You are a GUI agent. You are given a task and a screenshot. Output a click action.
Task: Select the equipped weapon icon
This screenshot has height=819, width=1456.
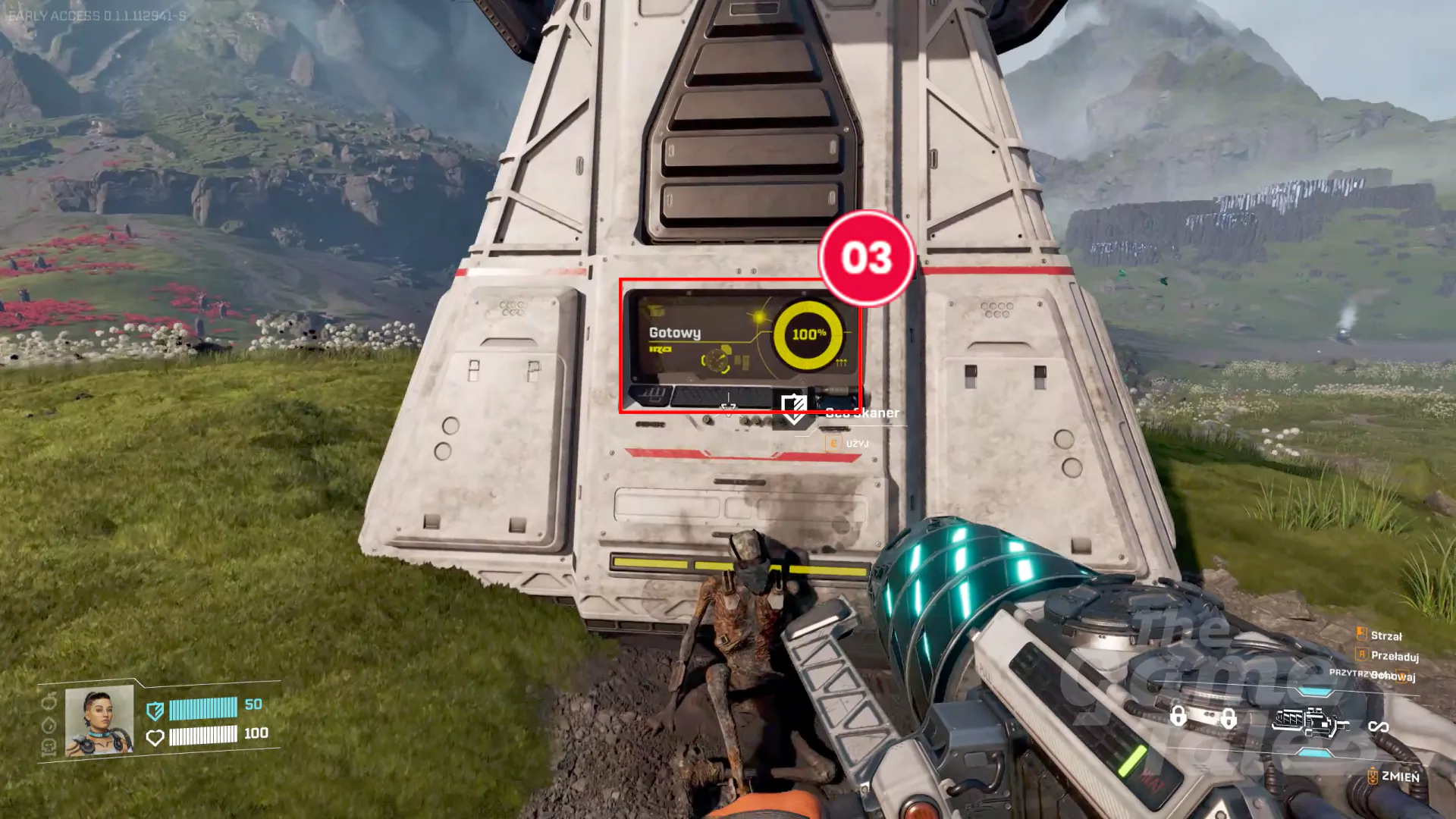click(1309, 721)
